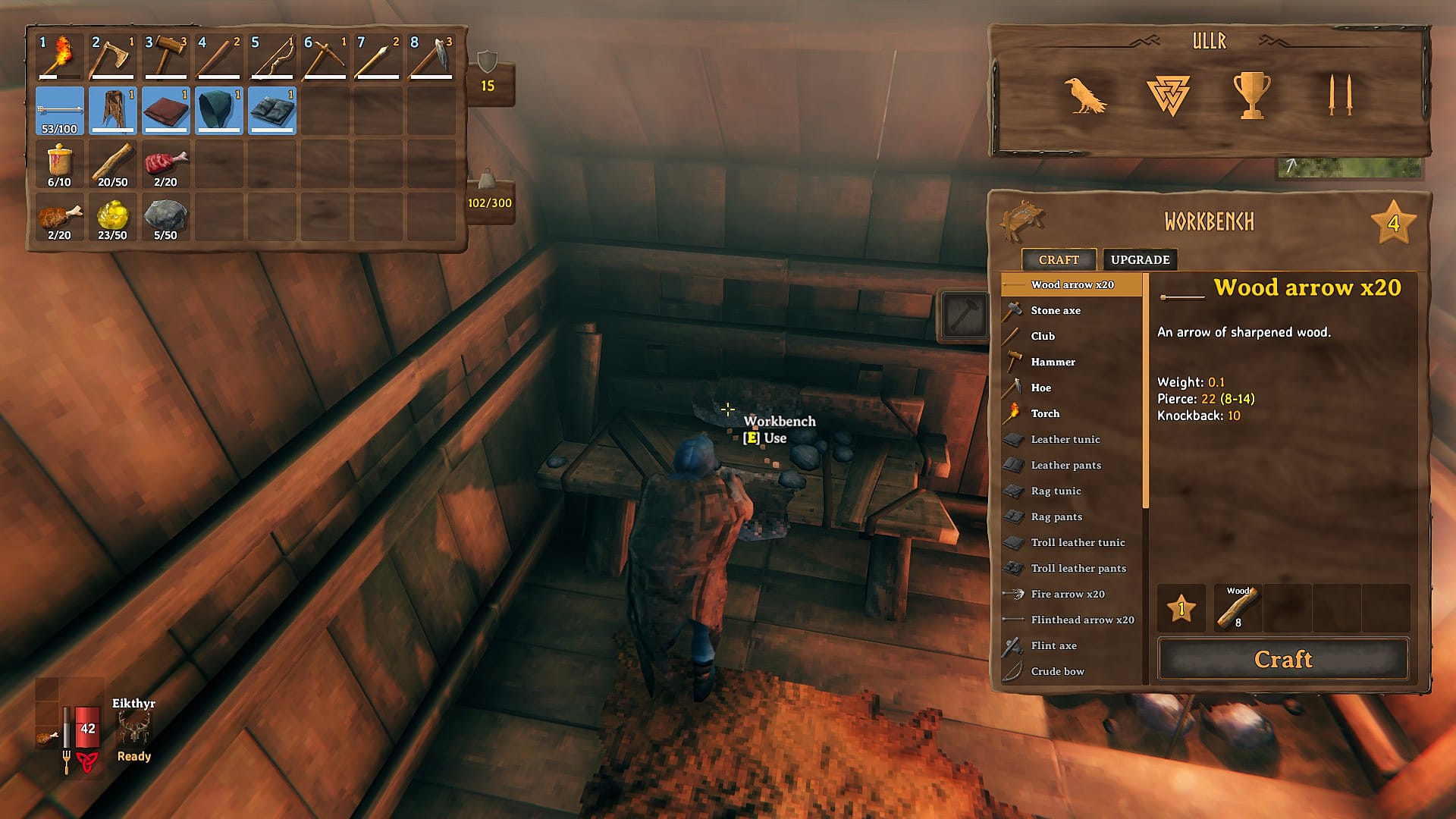Pick the Hammer recipe from list

pyautogui.click(x=1053, y=362)
